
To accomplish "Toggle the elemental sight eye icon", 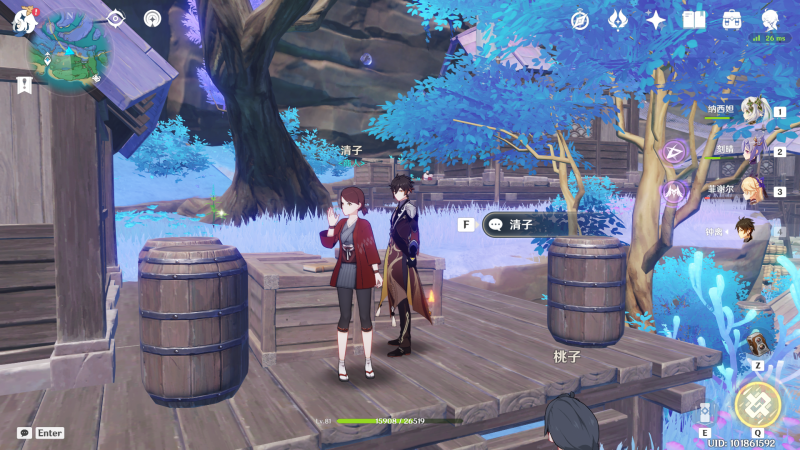I will tap(115, 18).
